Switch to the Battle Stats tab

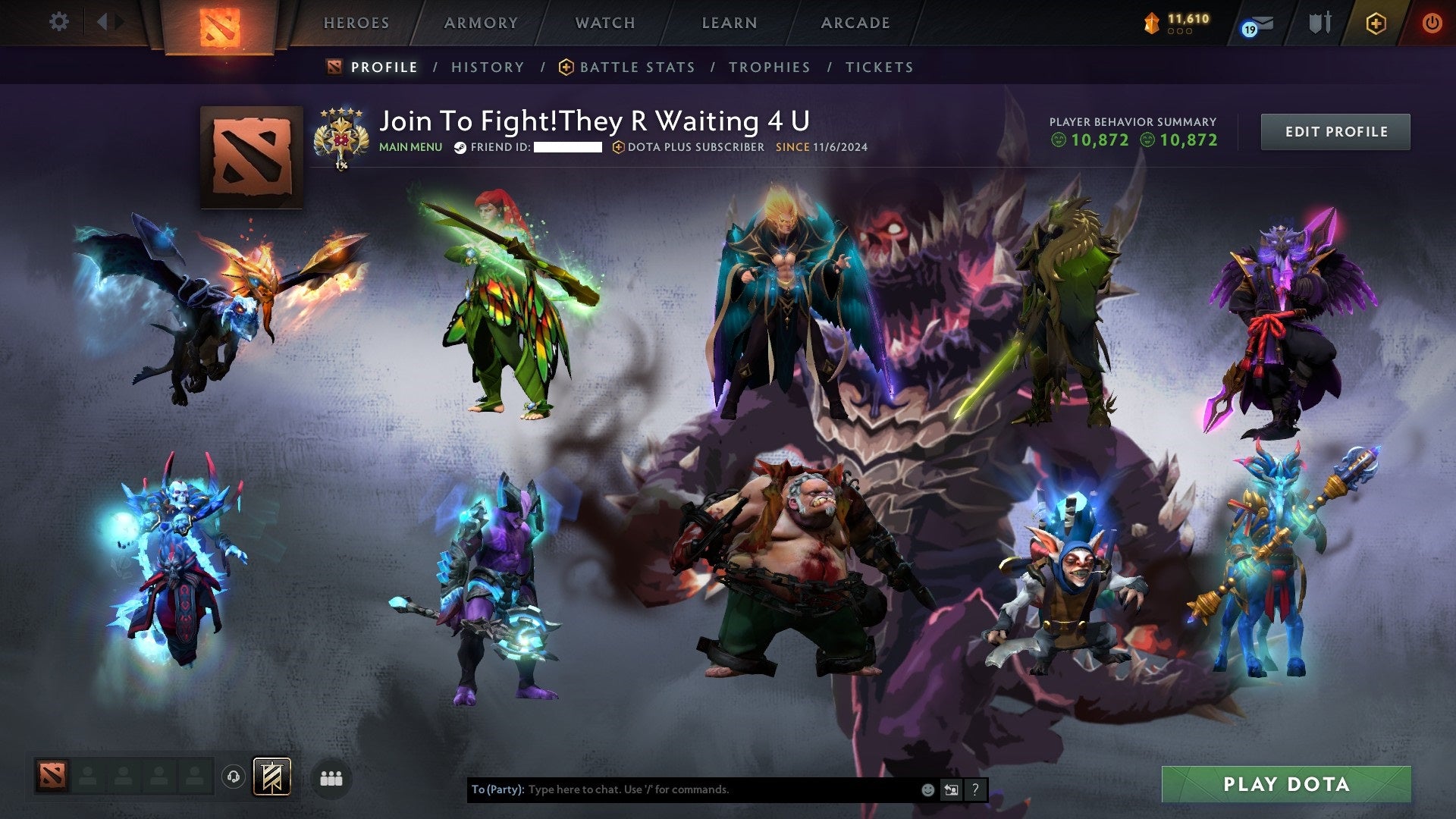[636, 67]
